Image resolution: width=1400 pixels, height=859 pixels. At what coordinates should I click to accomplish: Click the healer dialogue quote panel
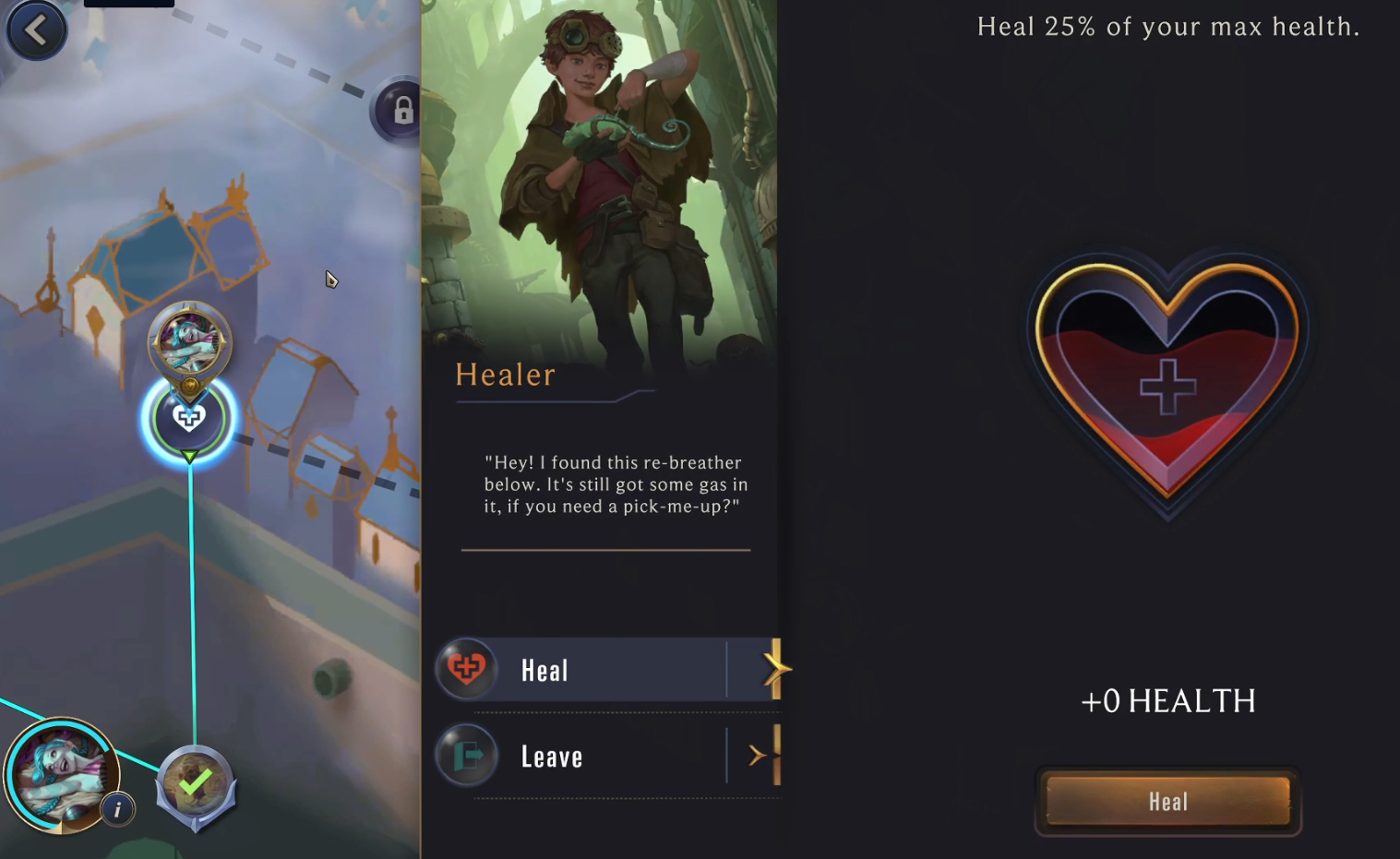(614, 484)
